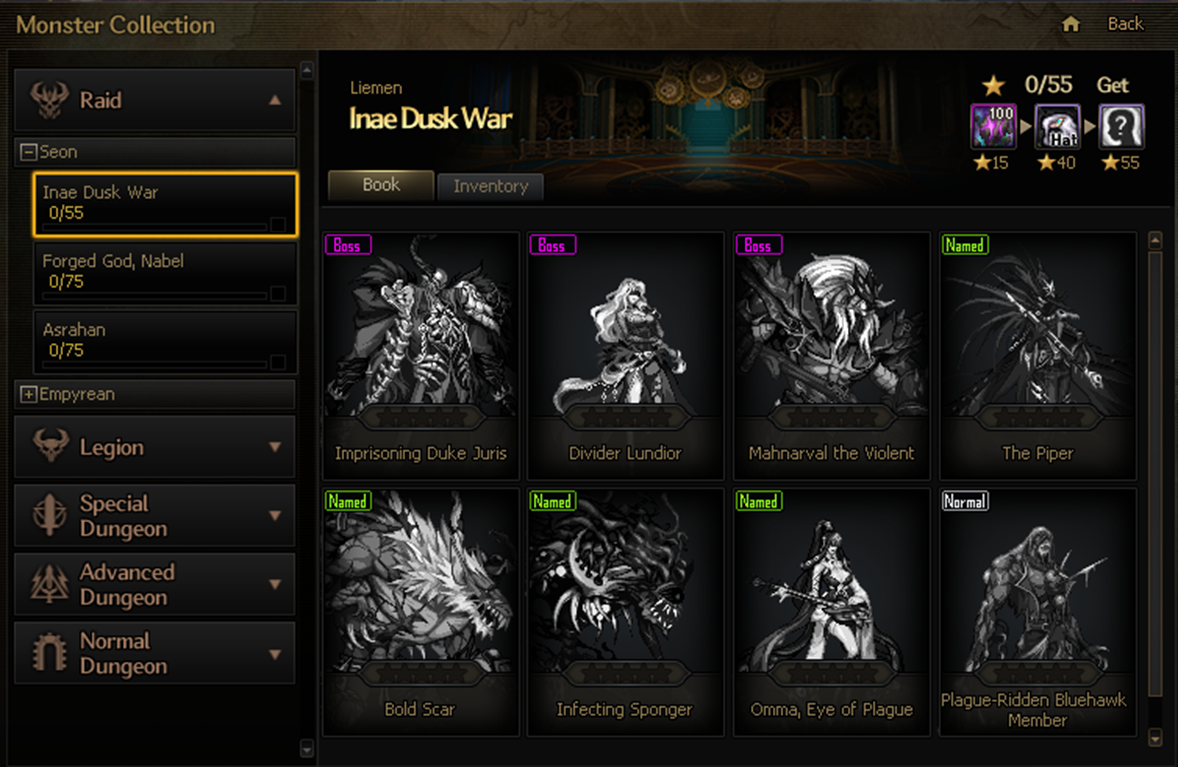Choose the Asrahan raid entry
The height and width of the screenshot is (767, 1178).
click(x=165, y=340)
